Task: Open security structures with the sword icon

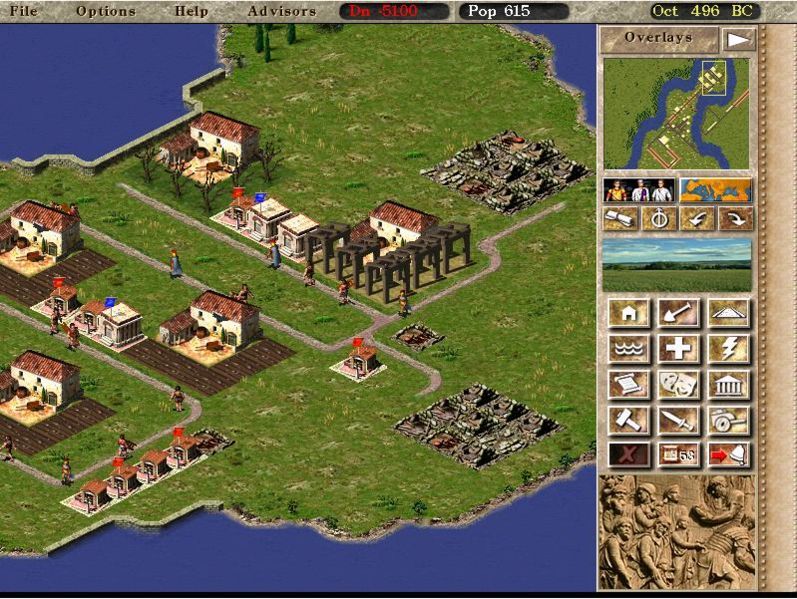Action: (x=678, y=419)
